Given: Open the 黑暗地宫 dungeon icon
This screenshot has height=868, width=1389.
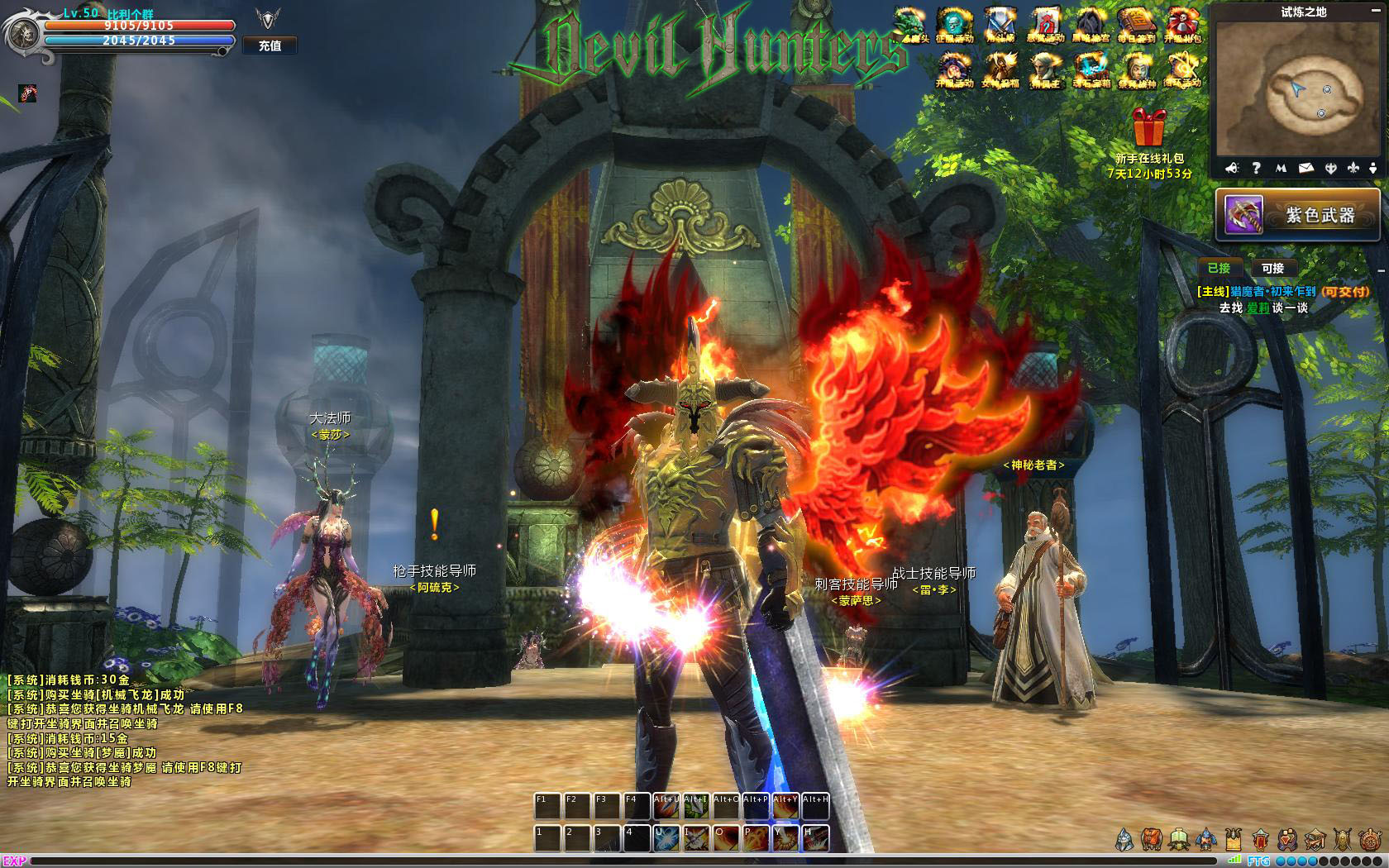Looking at the screenshot, I should point(1091,25).
